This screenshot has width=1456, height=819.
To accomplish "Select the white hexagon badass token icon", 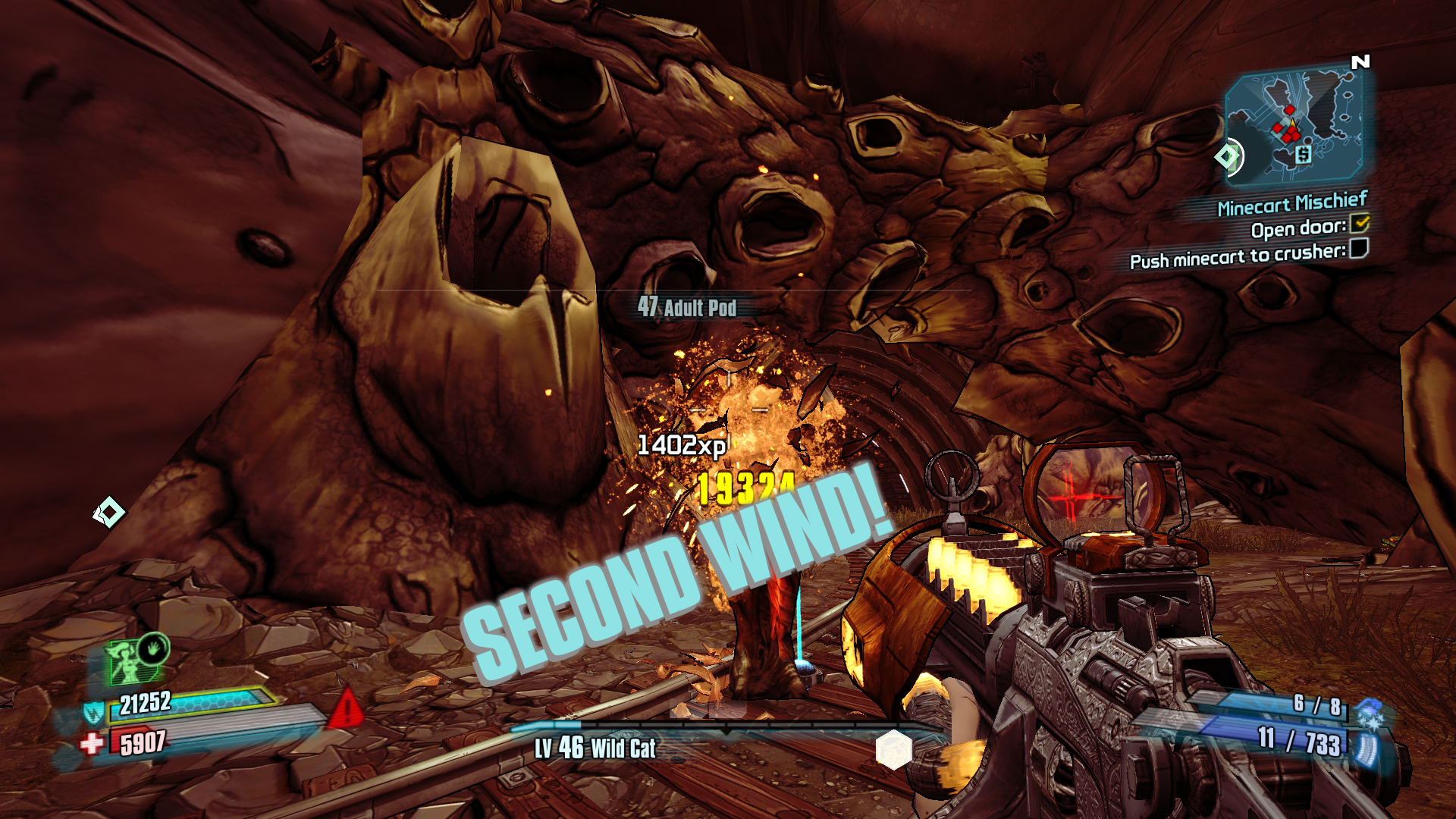I will (893, 749).
